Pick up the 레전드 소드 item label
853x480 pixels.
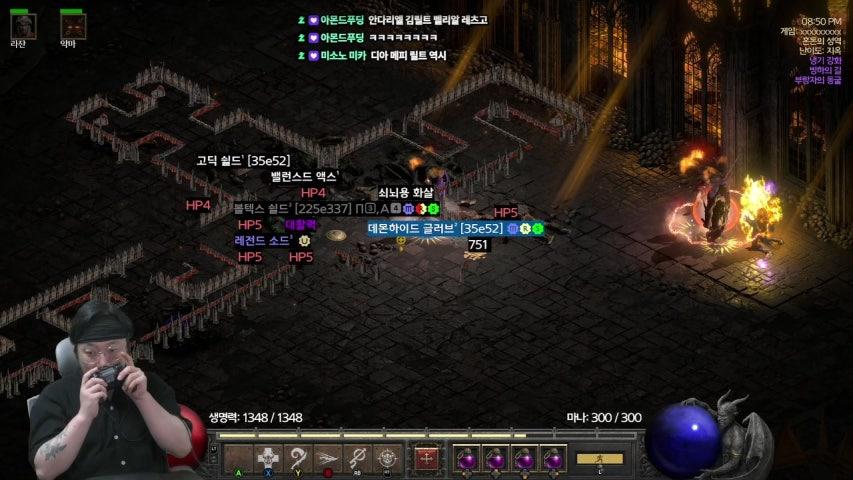click(x=264, y=241)
